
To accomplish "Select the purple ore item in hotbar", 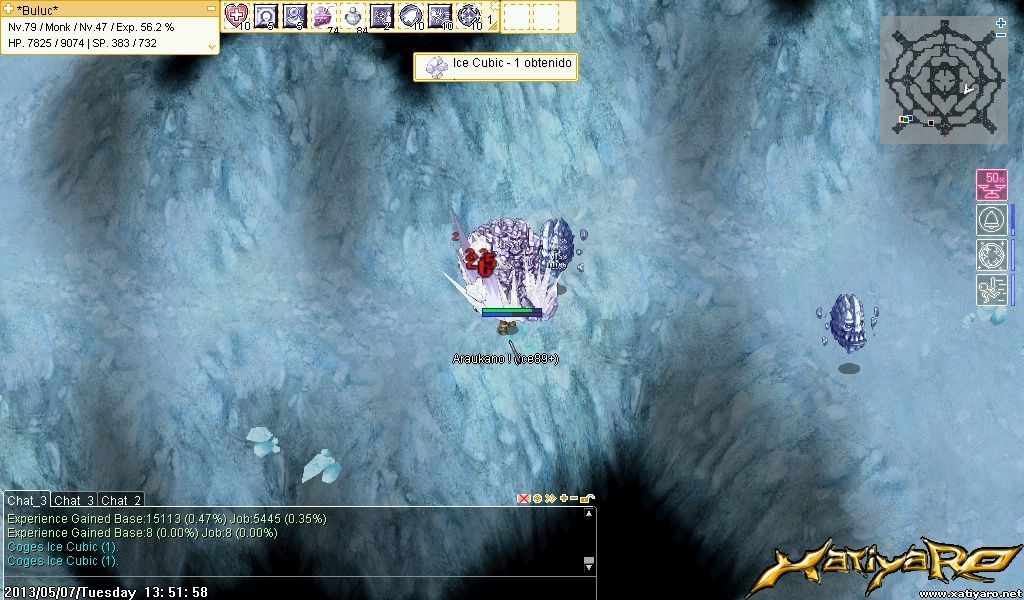I will pyautogui.click(x=324, y=15).
